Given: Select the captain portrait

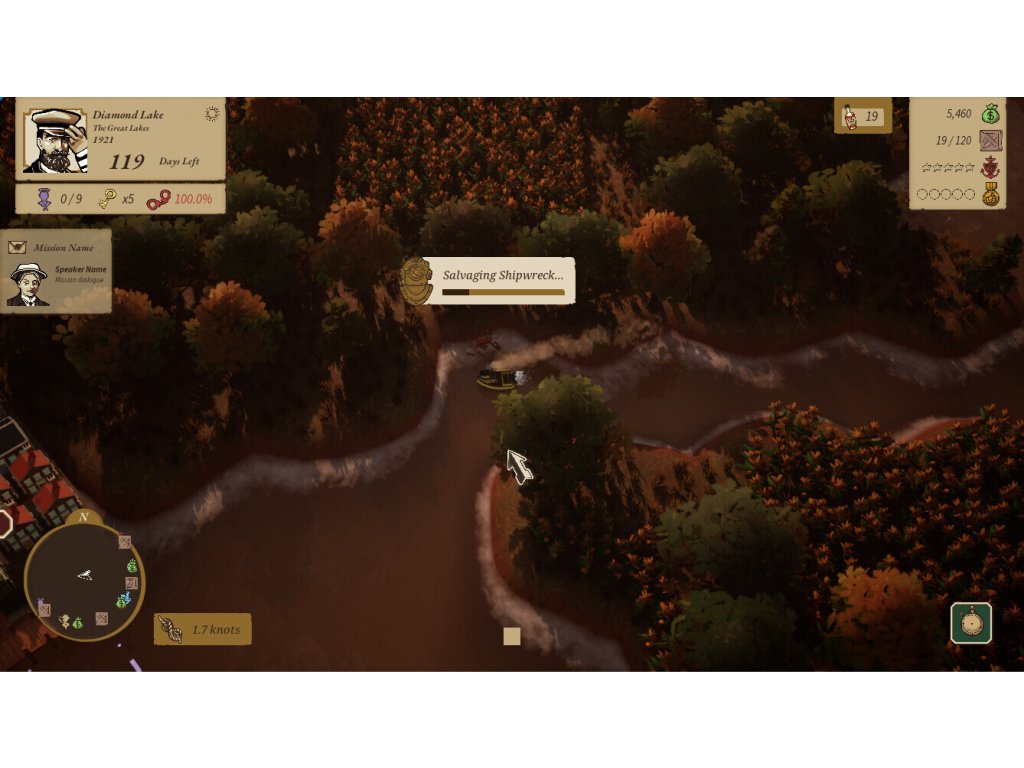Looking at the screenshot, I should (x=55, y=141).
